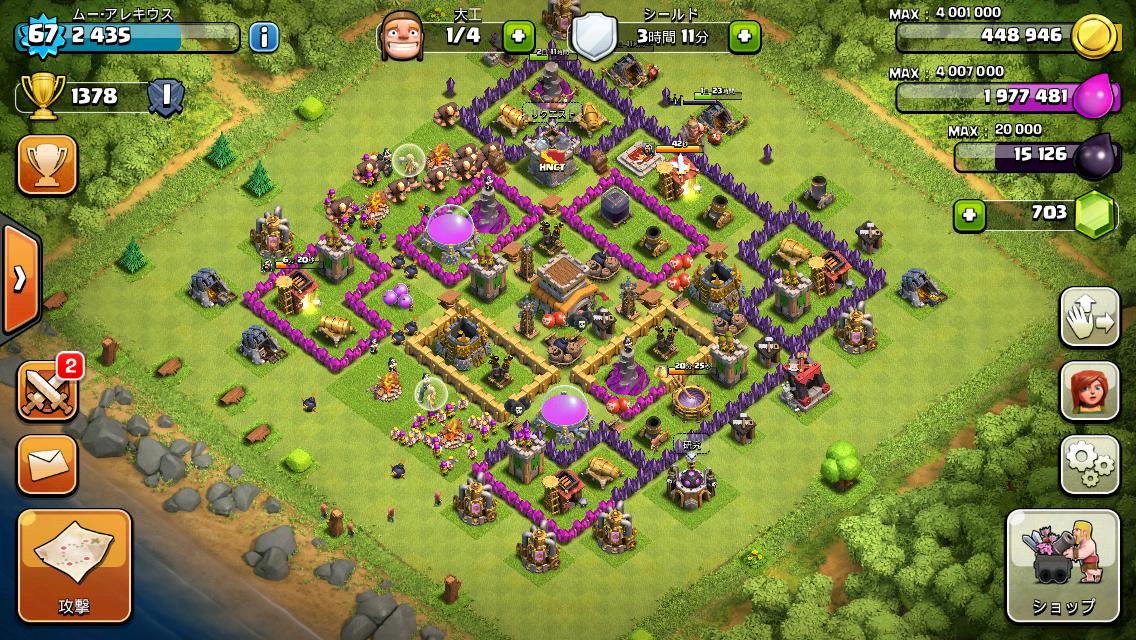Add a builder with the green plus

point(518,37)
